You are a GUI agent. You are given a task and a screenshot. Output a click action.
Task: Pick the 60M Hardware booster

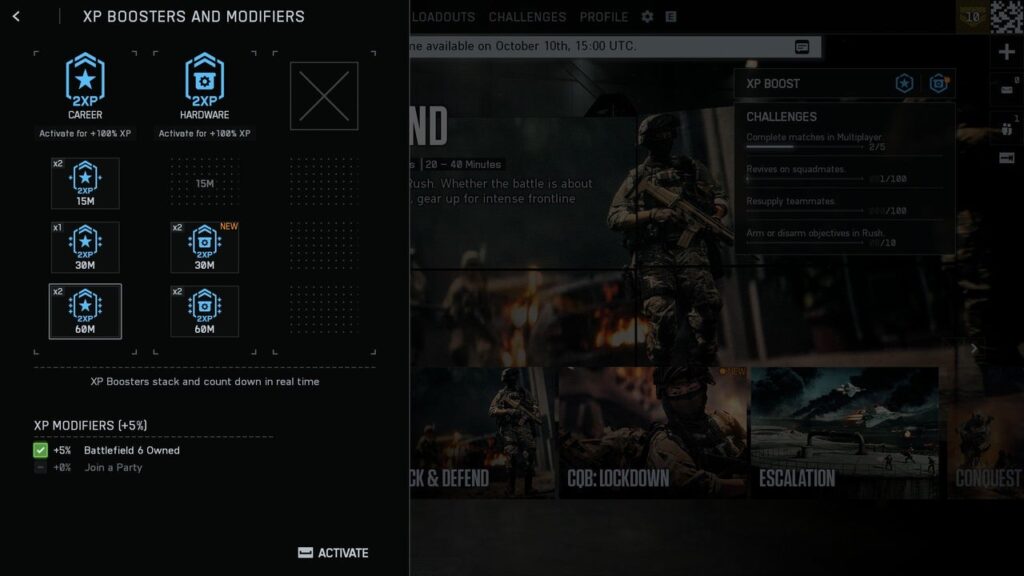(204, 311)
